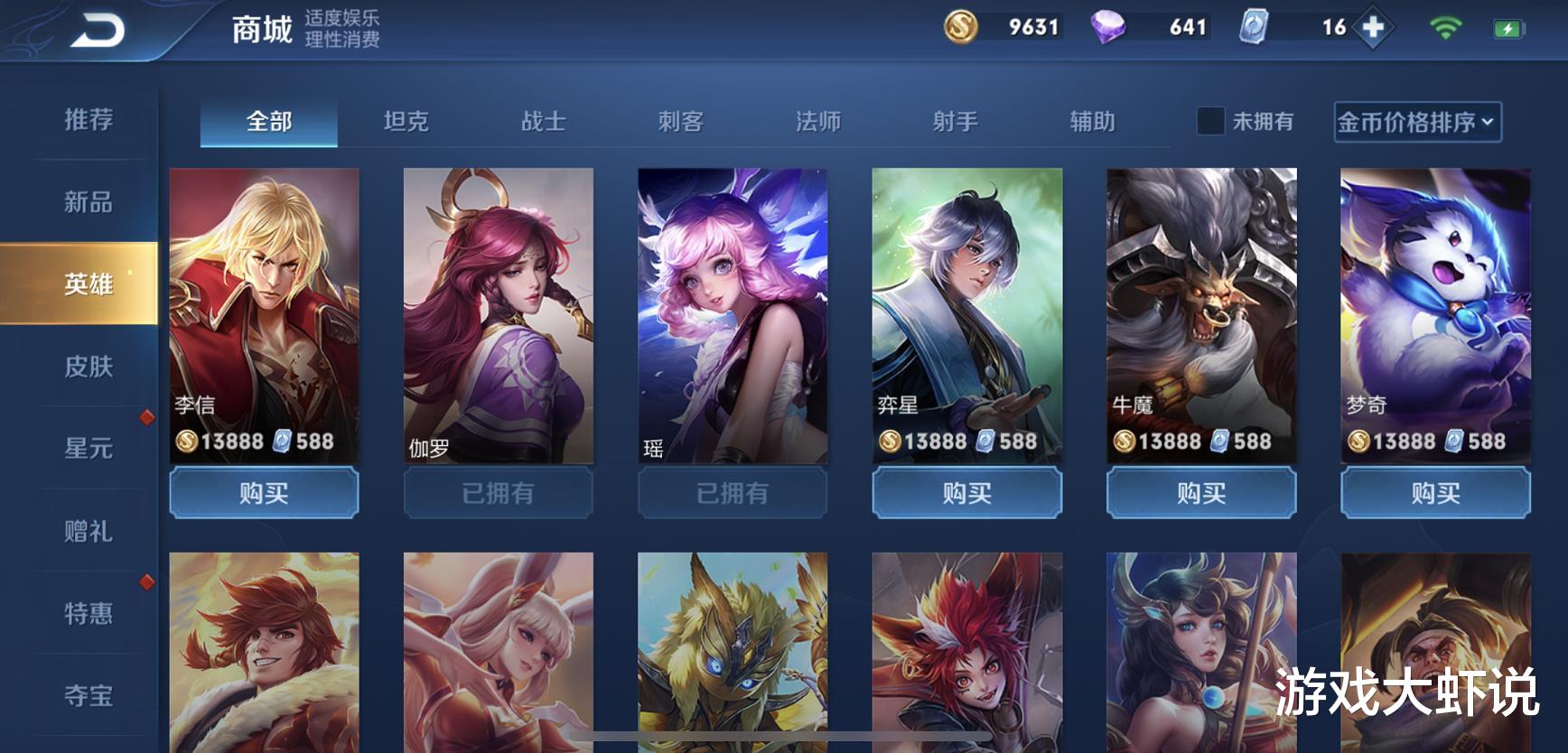Open 赠礼 from the sidebar menu
Image resolution: width=1568 pixels, height=753 pixels.
[x=86, y=532]
